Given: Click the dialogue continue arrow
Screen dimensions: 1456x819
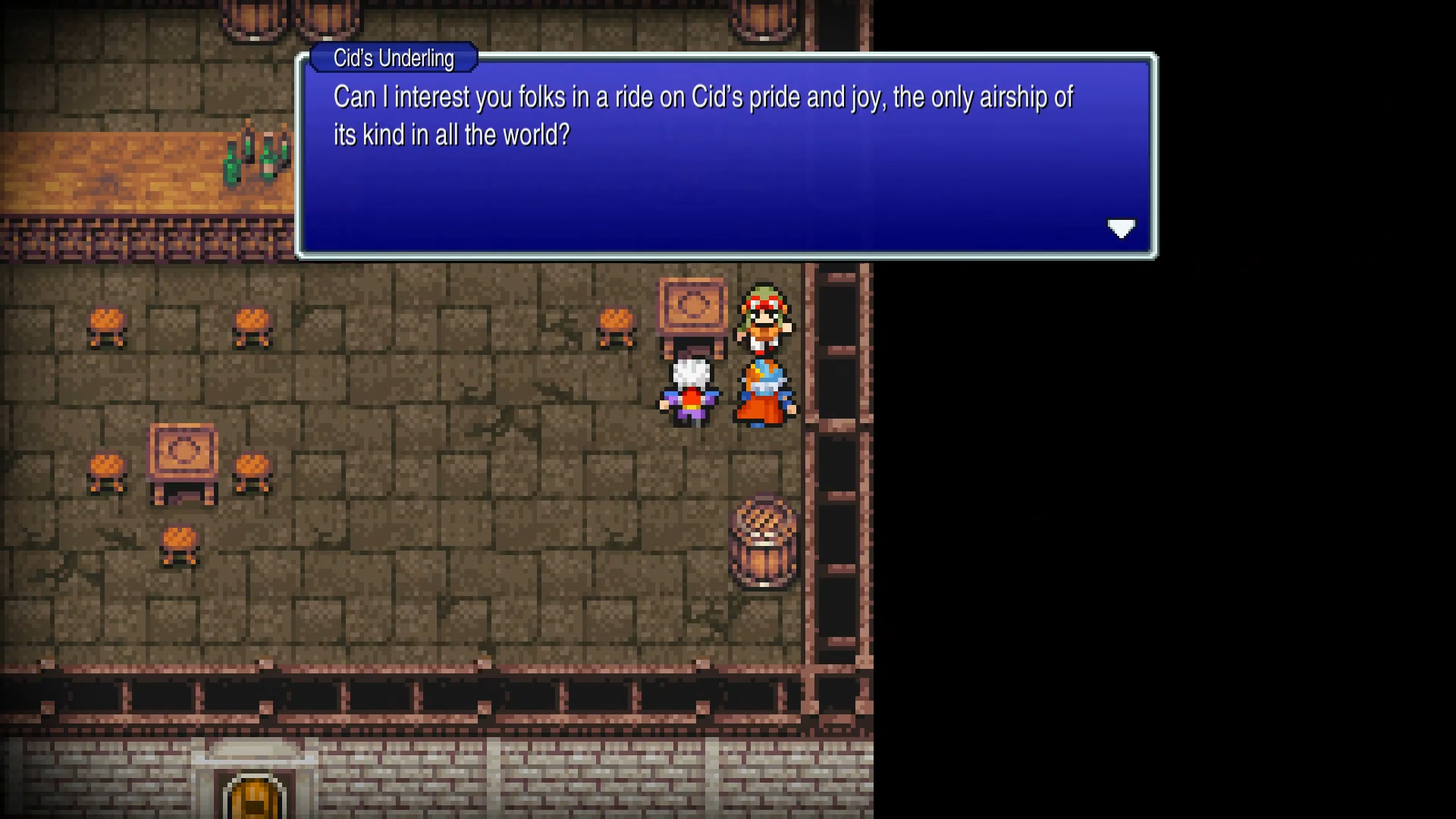Looking at the screenshot, I should (x=1122, y=229).
